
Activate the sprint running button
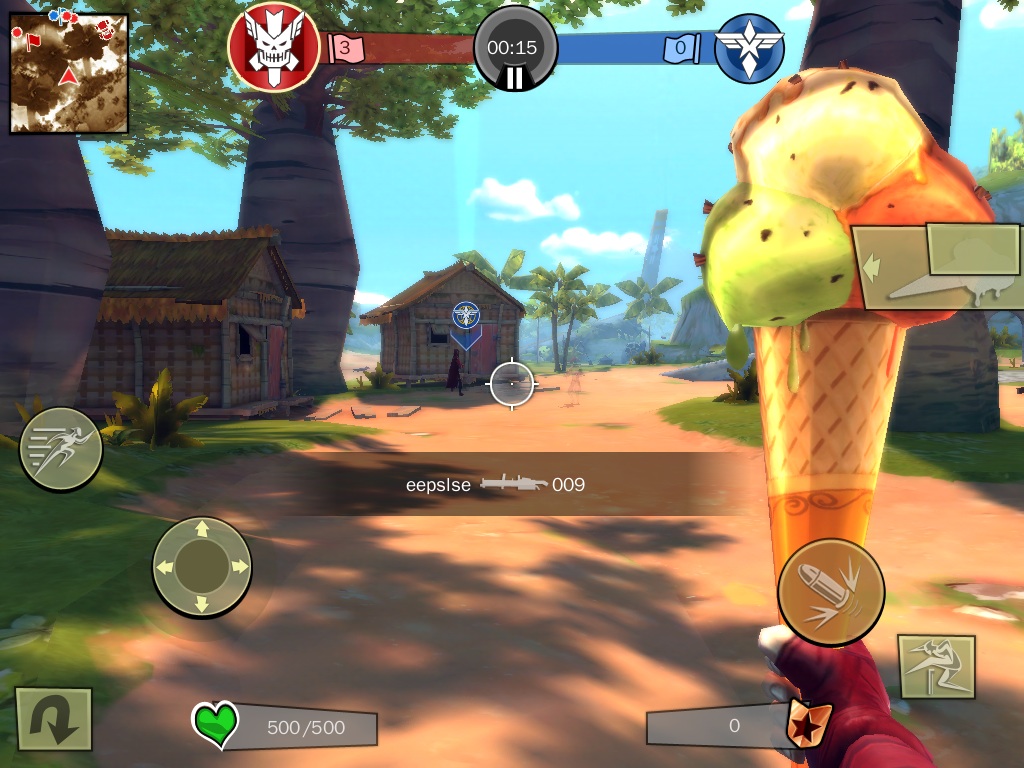61,449
